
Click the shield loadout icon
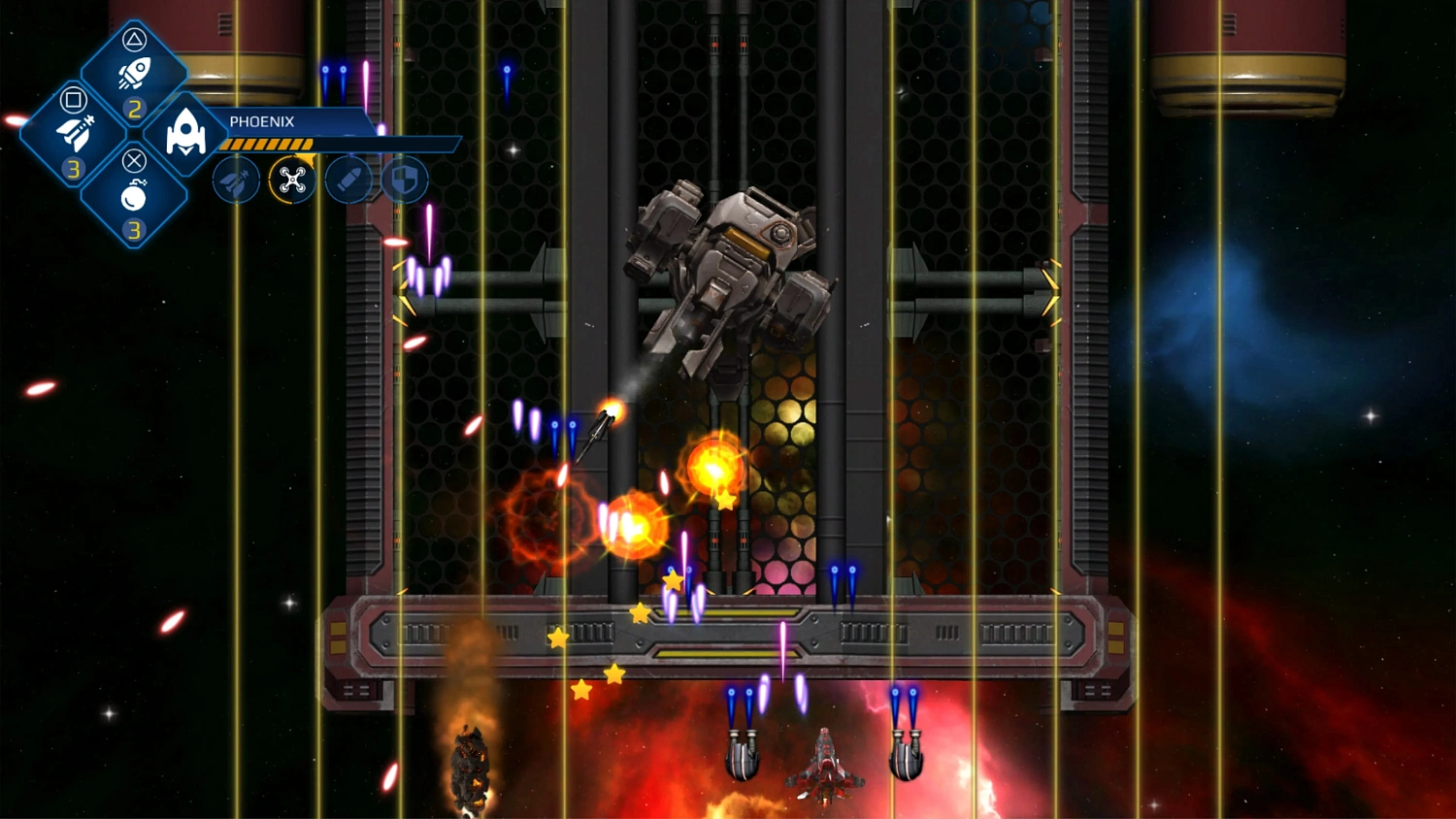coord(403,179)
